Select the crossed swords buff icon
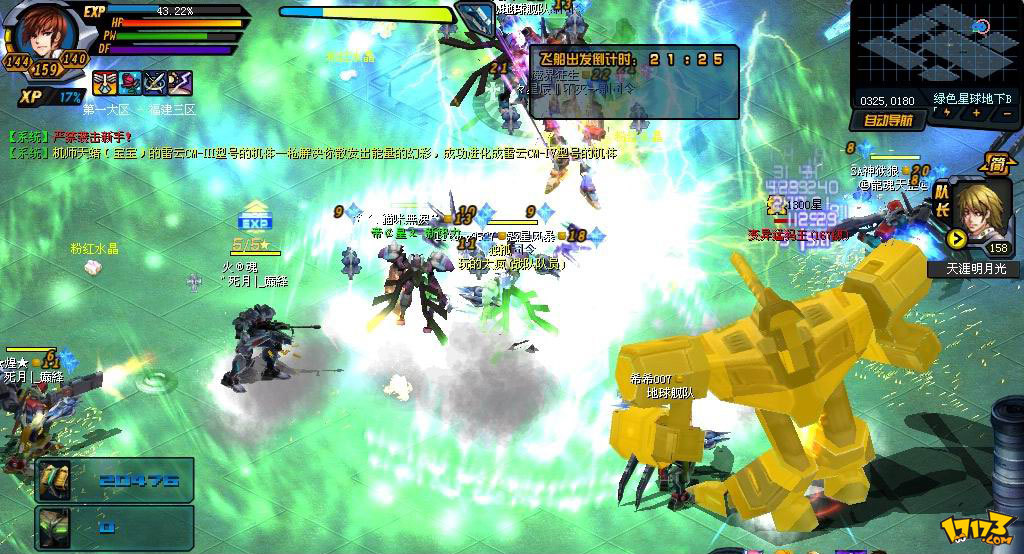 tap(154, 83)
